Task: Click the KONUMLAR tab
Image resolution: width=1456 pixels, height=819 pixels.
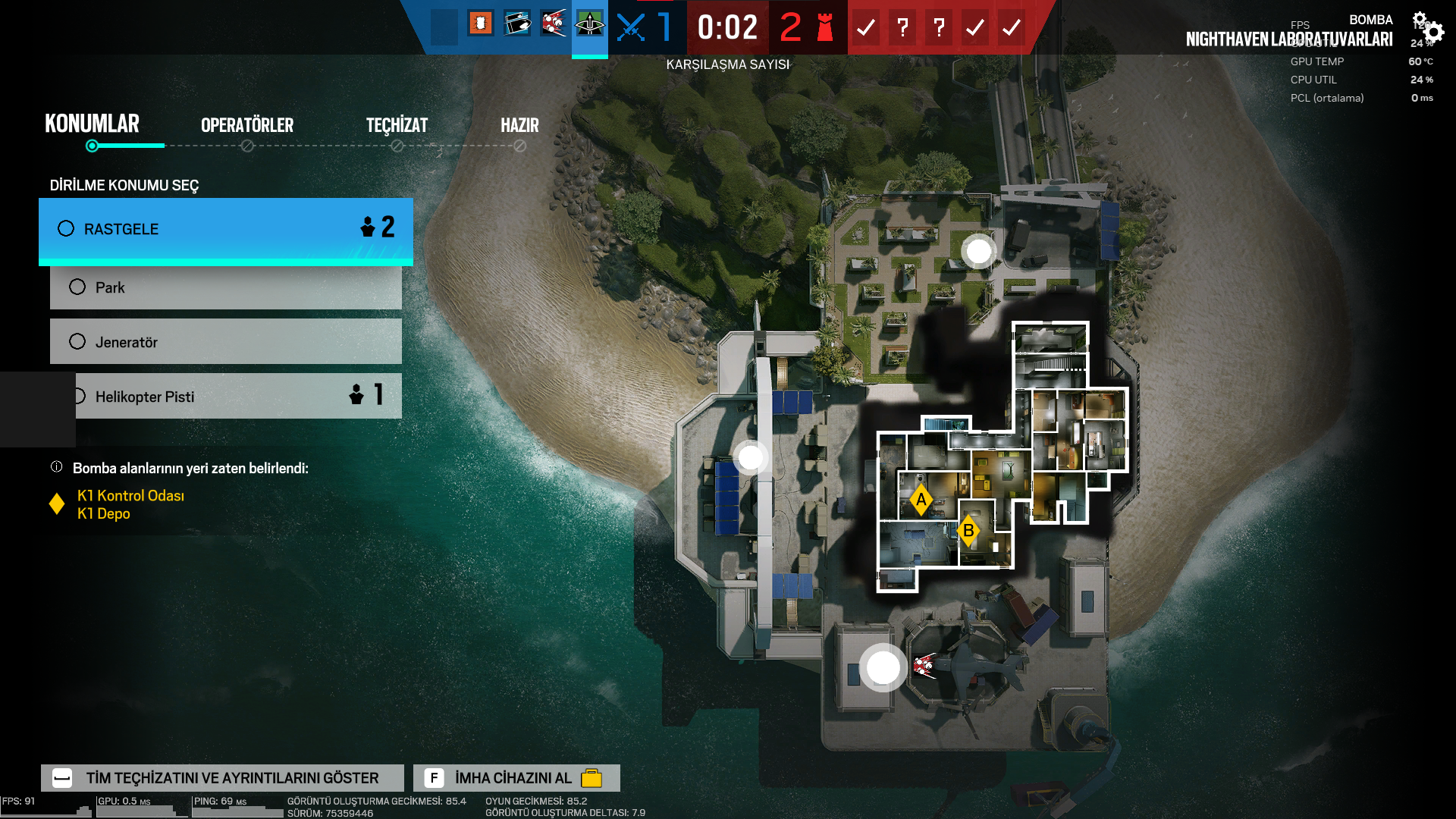Action: [92, 124]
